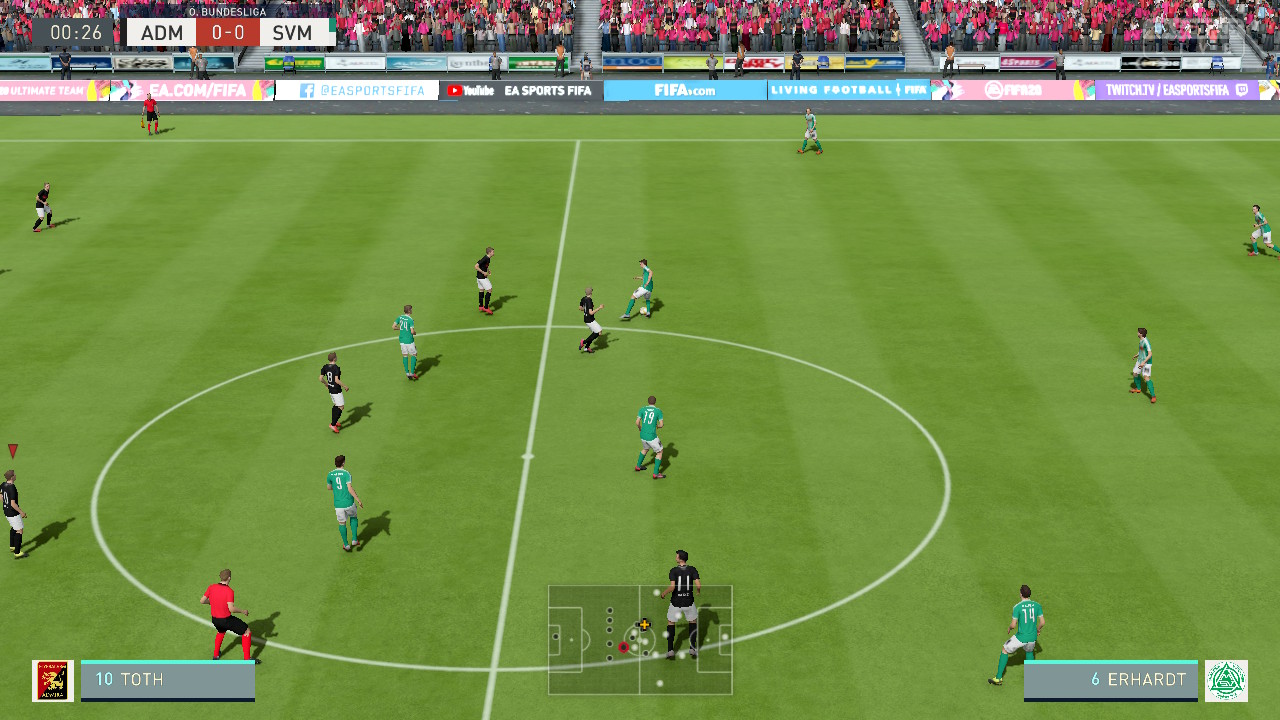Select the 10 Toth player panel
Image resolution: width=1280 pixels, height=720 pixels.
click(x=168, y=680)
